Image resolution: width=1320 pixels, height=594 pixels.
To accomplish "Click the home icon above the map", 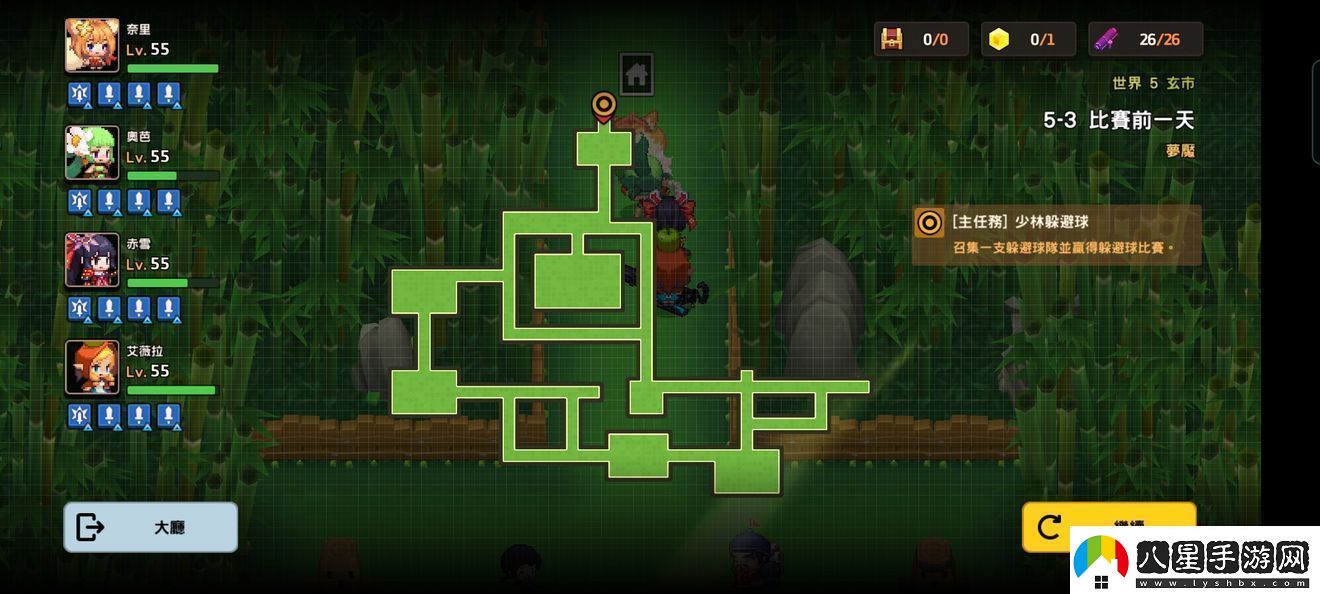I will tap(637, 74).
